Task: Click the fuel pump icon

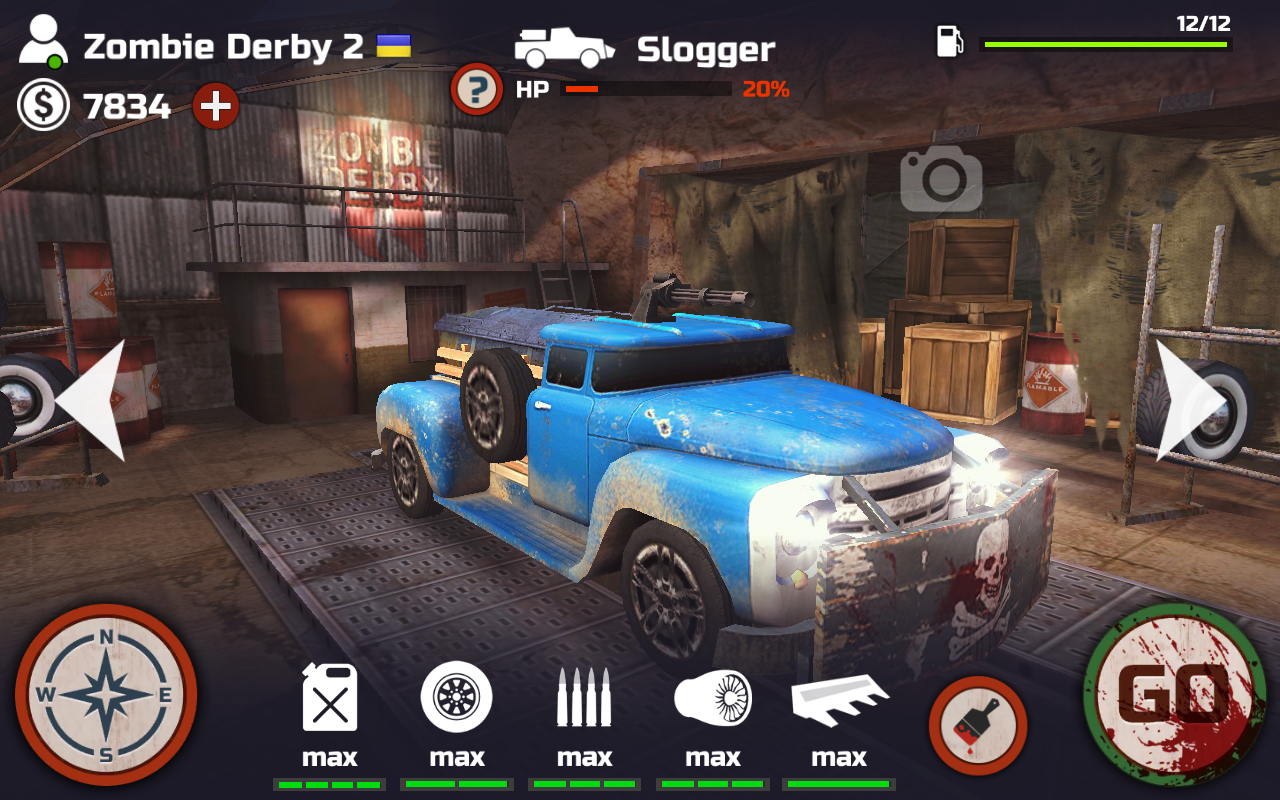Action: pos(949,42)
